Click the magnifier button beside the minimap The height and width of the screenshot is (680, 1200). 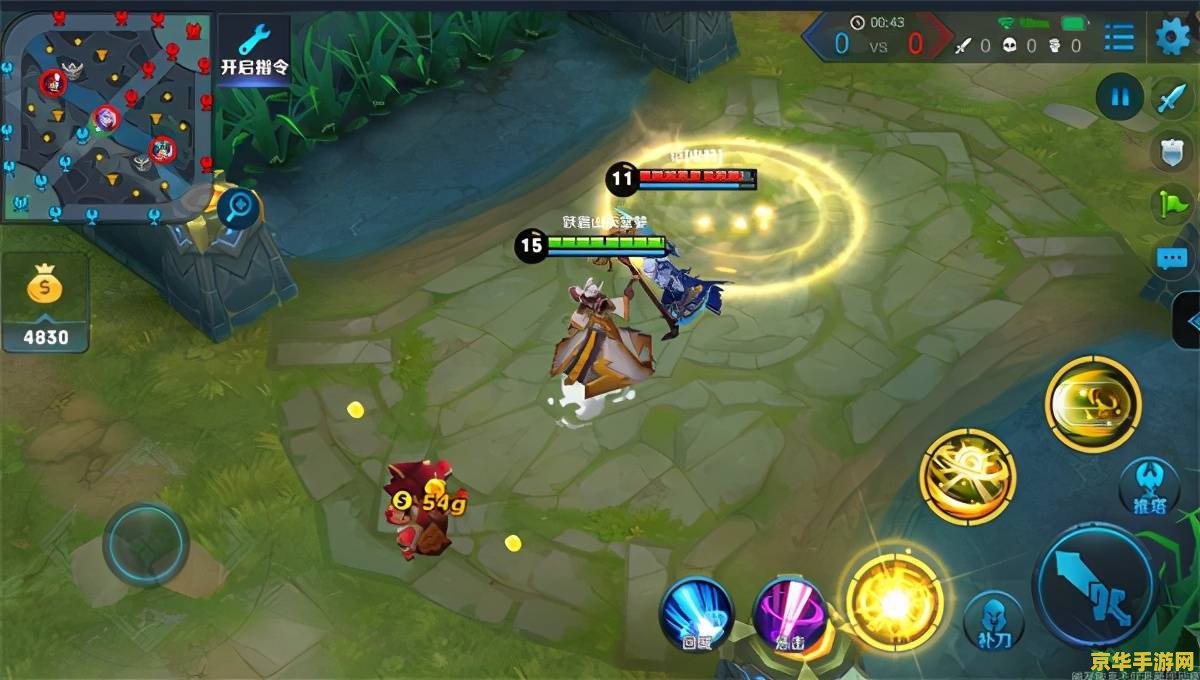240,209
